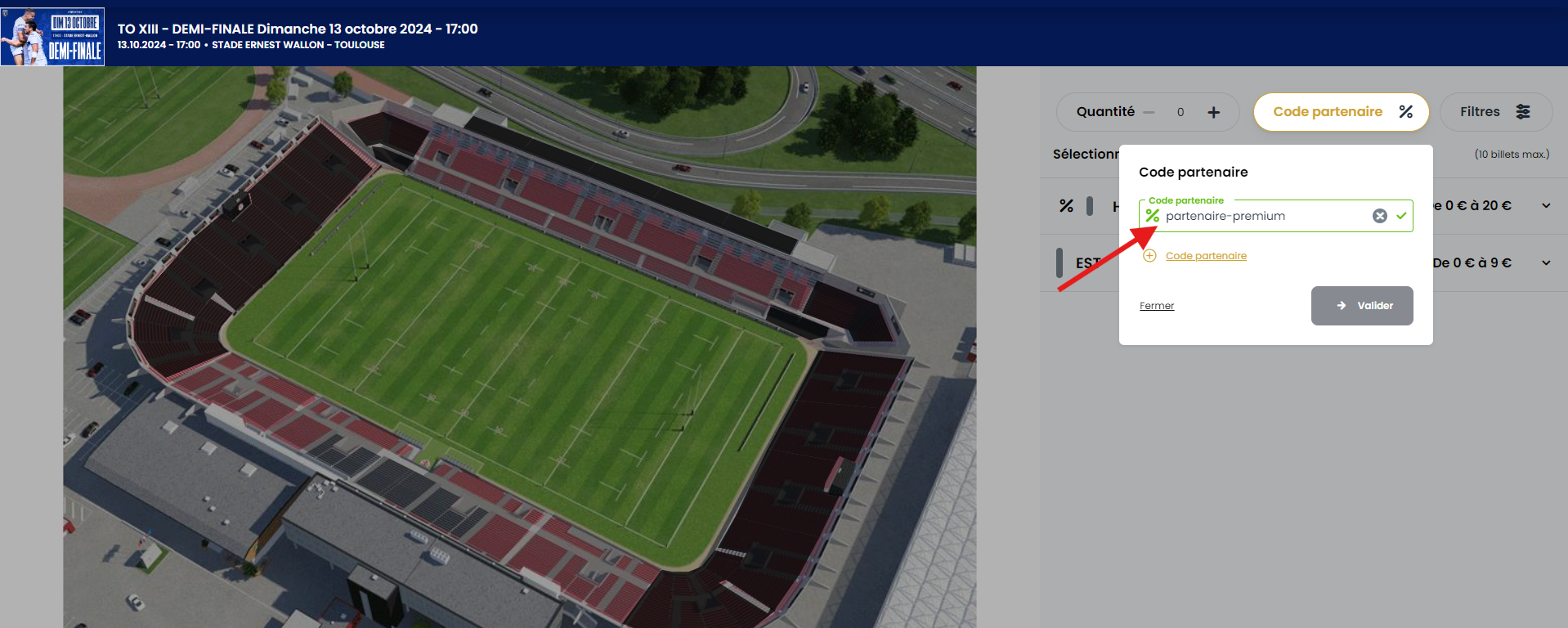The width and height of the screenshot is (1568, 628).
Task: Expand the 0 € à 20 € category row
Action: 1545,206
